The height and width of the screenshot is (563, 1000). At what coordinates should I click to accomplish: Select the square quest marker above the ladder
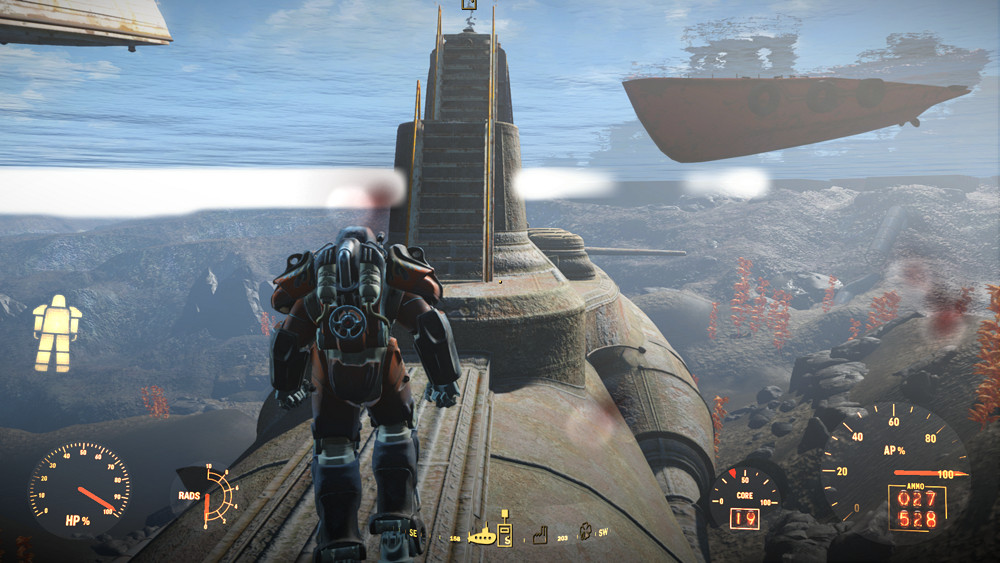click(x=467, y=5)
